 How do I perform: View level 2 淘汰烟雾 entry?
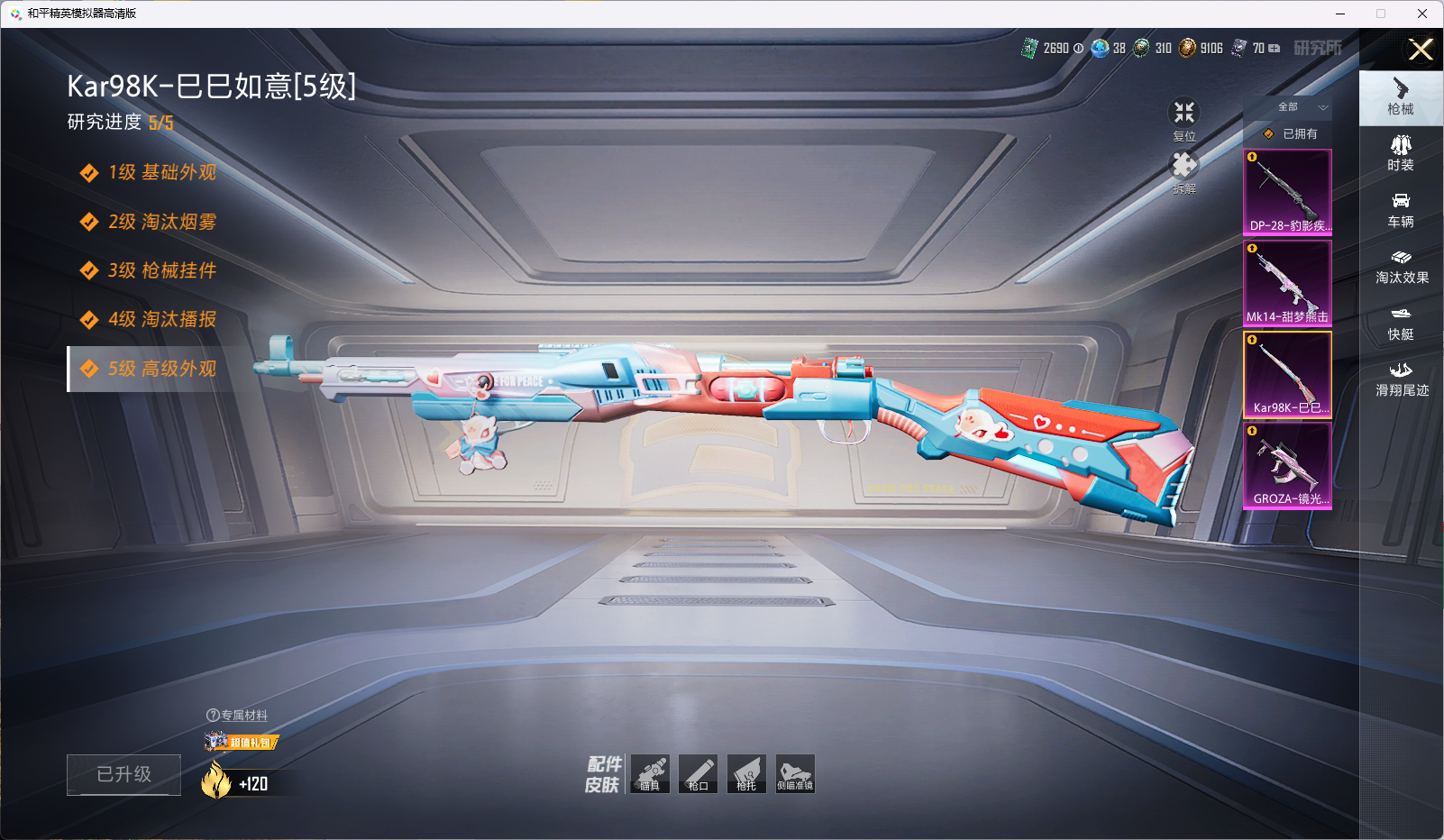point(162,222)
